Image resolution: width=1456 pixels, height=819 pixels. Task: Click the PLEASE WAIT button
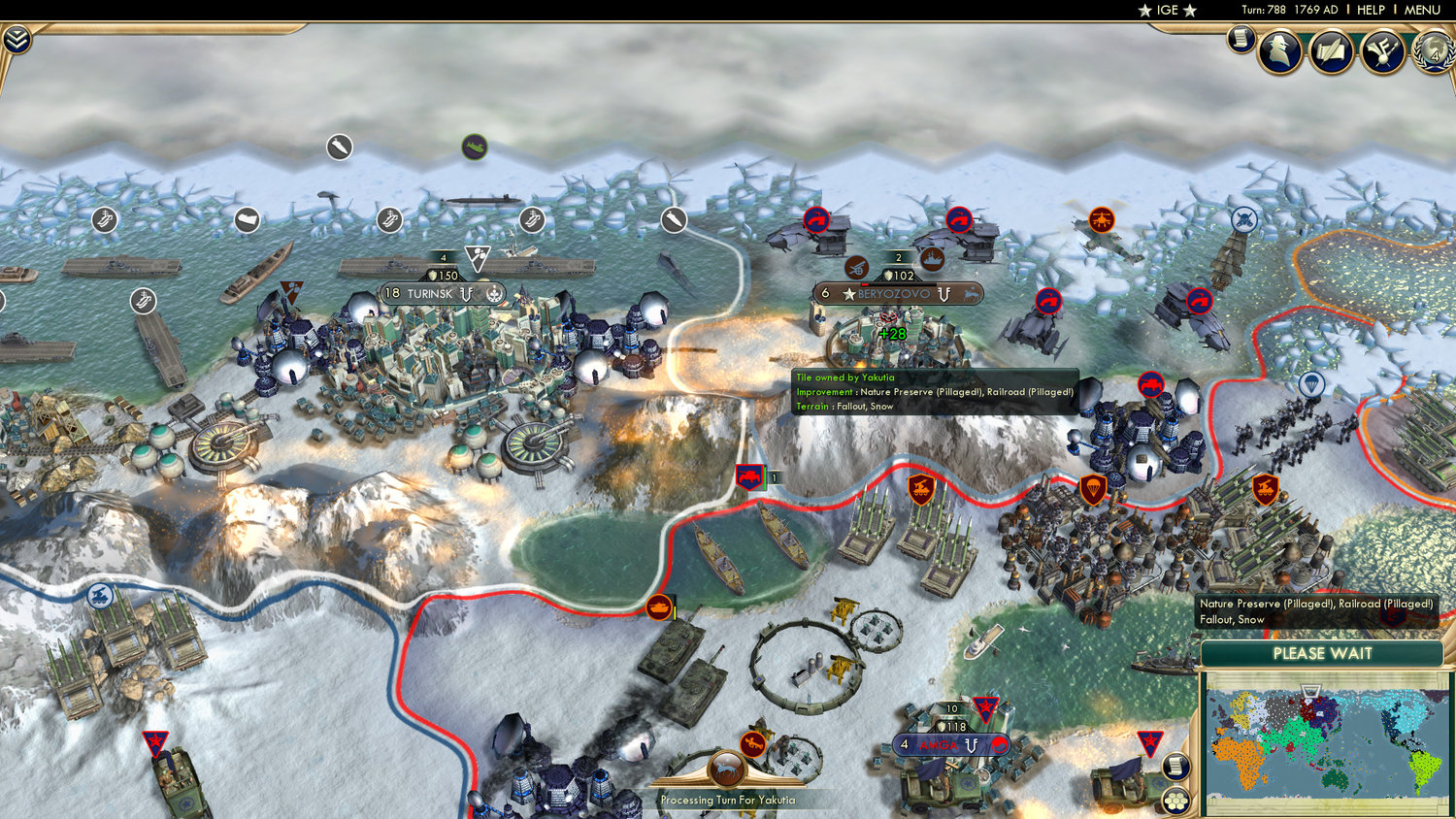pyautogui.click(x=1323, y=654)
